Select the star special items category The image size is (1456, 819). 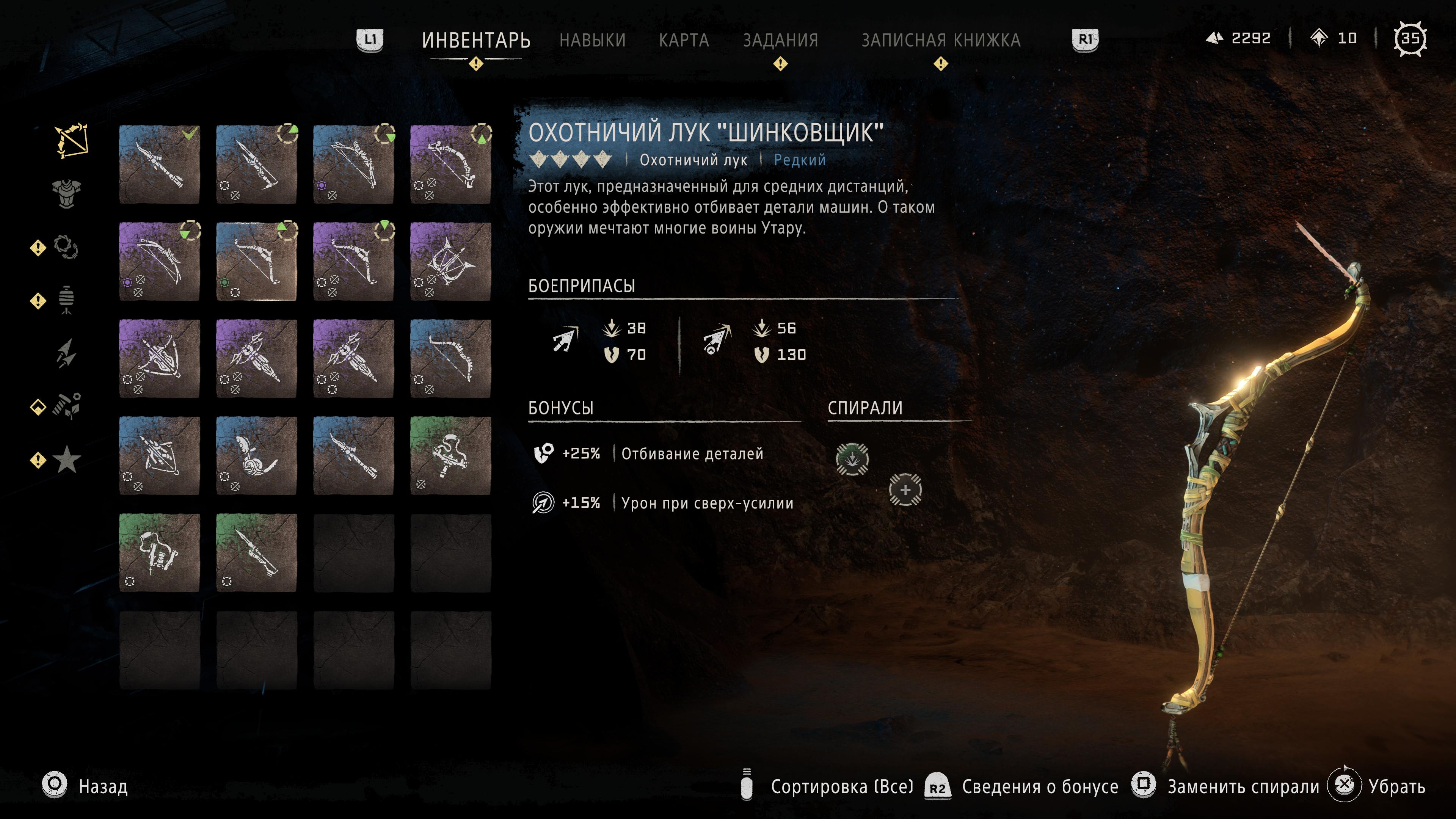click(67, 459)
